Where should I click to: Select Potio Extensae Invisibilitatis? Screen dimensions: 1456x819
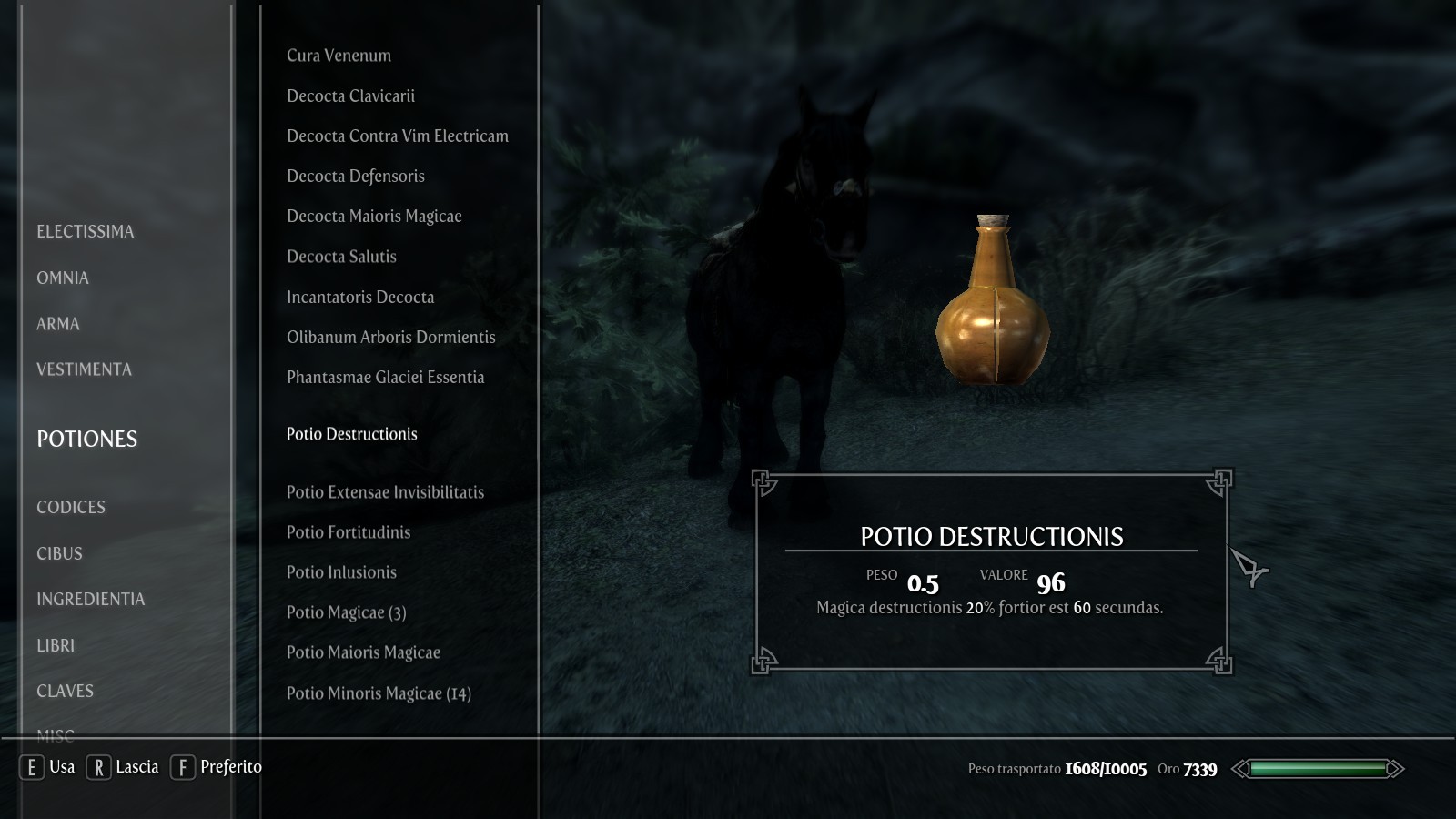[385, 492]
